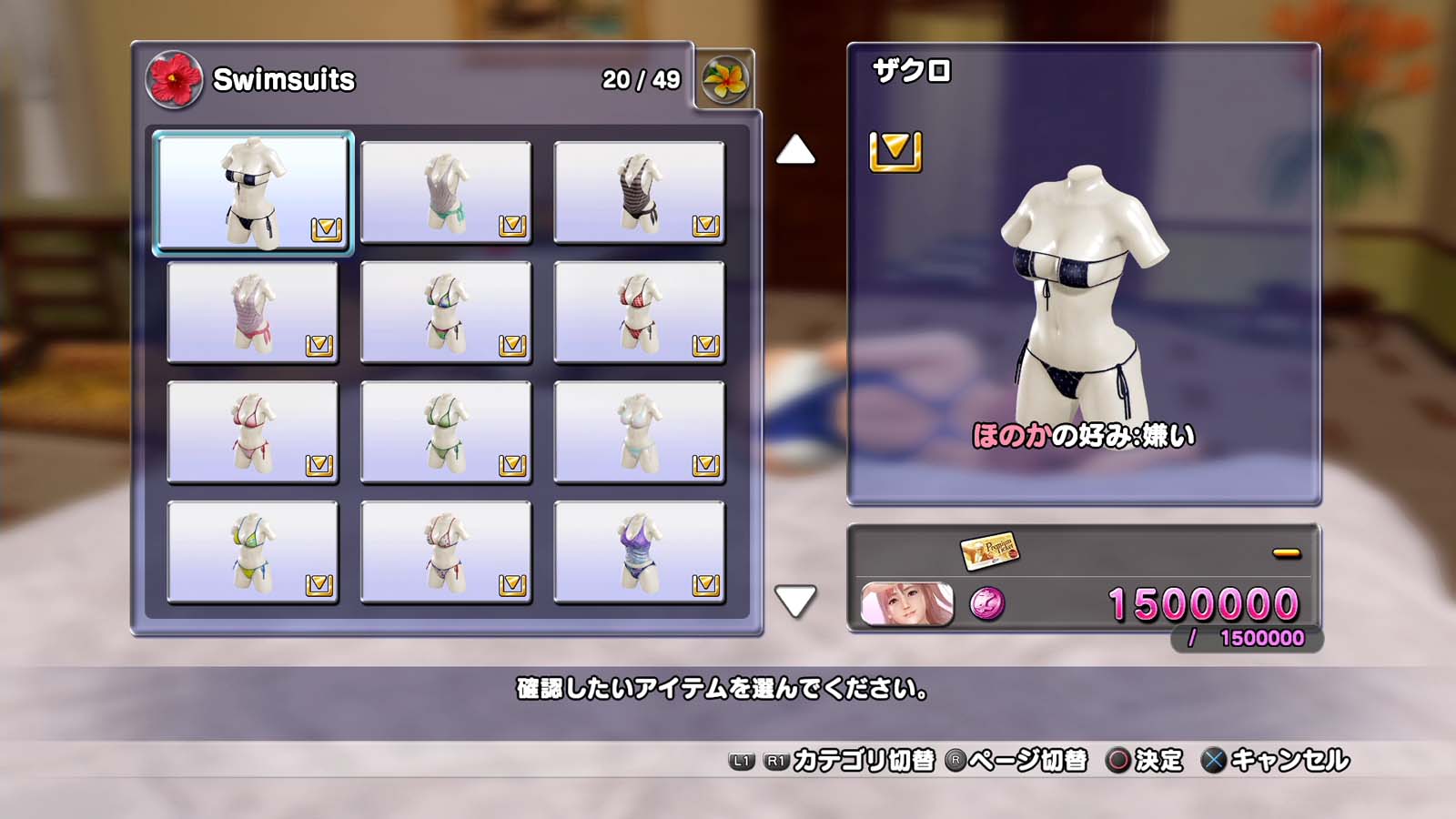The height and width of the screenshot is (819, 1456).
Task: Switch to the yellow flower category tab
Action: click(x=725, y=80)
